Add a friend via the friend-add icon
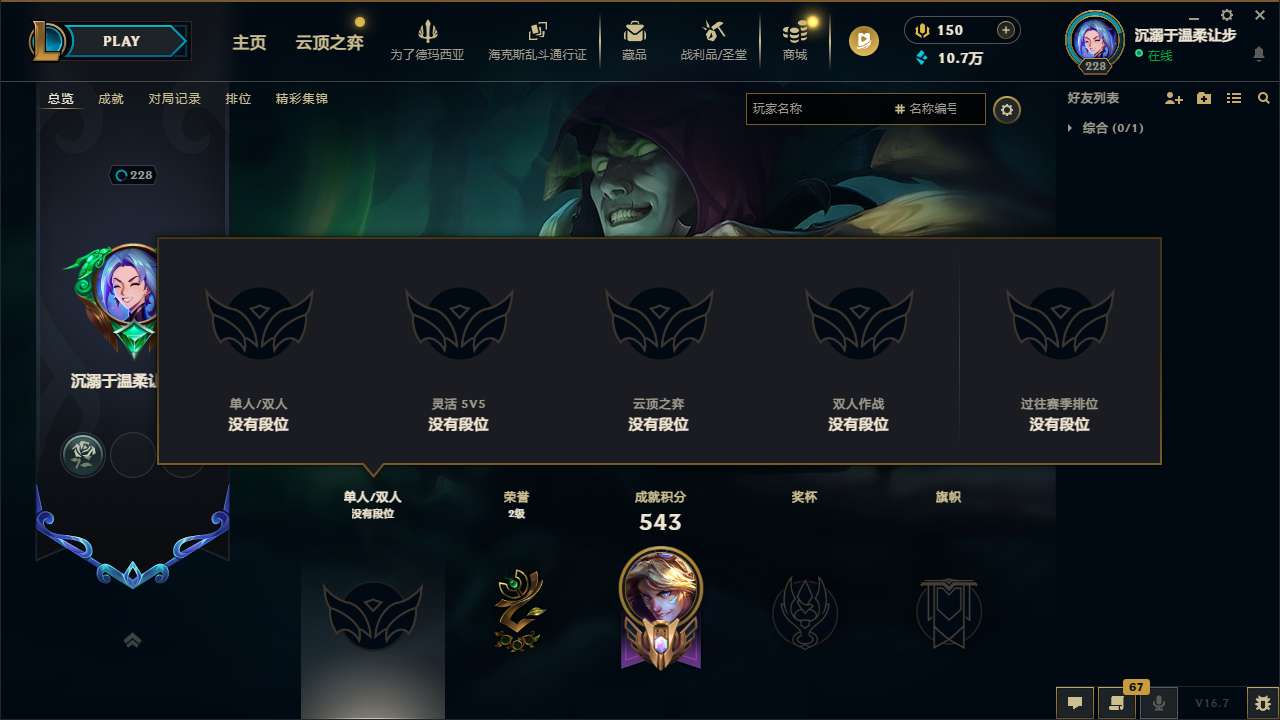 (1172, 98)
